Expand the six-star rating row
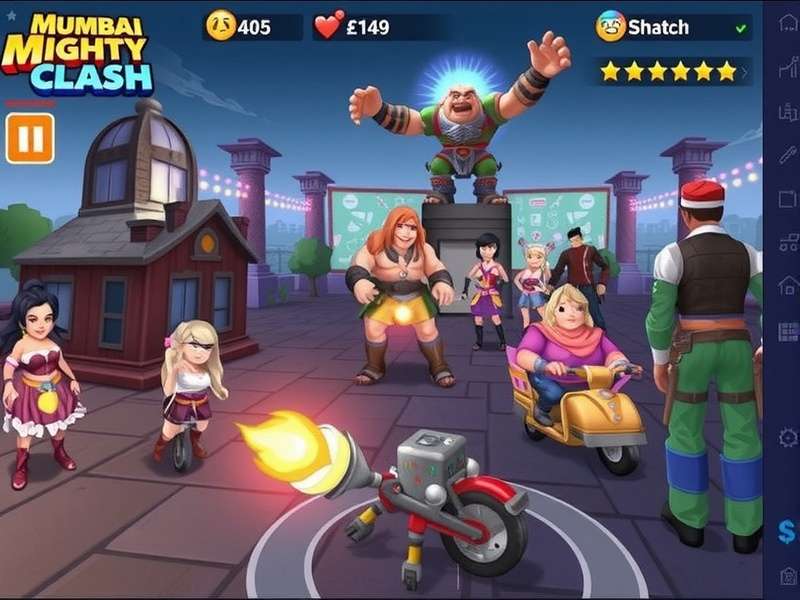Screen dimensions: 800x600 [x=756, y=71]
